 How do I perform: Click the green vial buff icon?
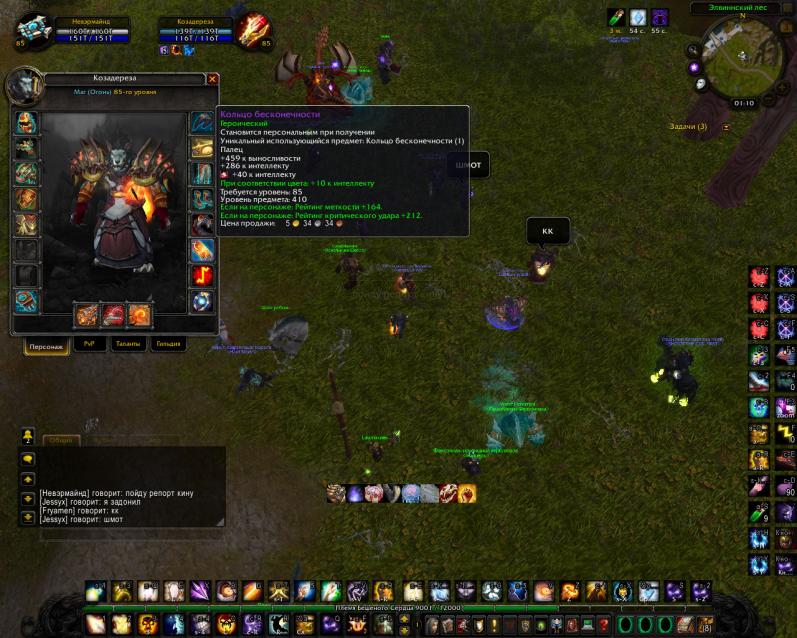pyautogui.click(x=615, y=17)
